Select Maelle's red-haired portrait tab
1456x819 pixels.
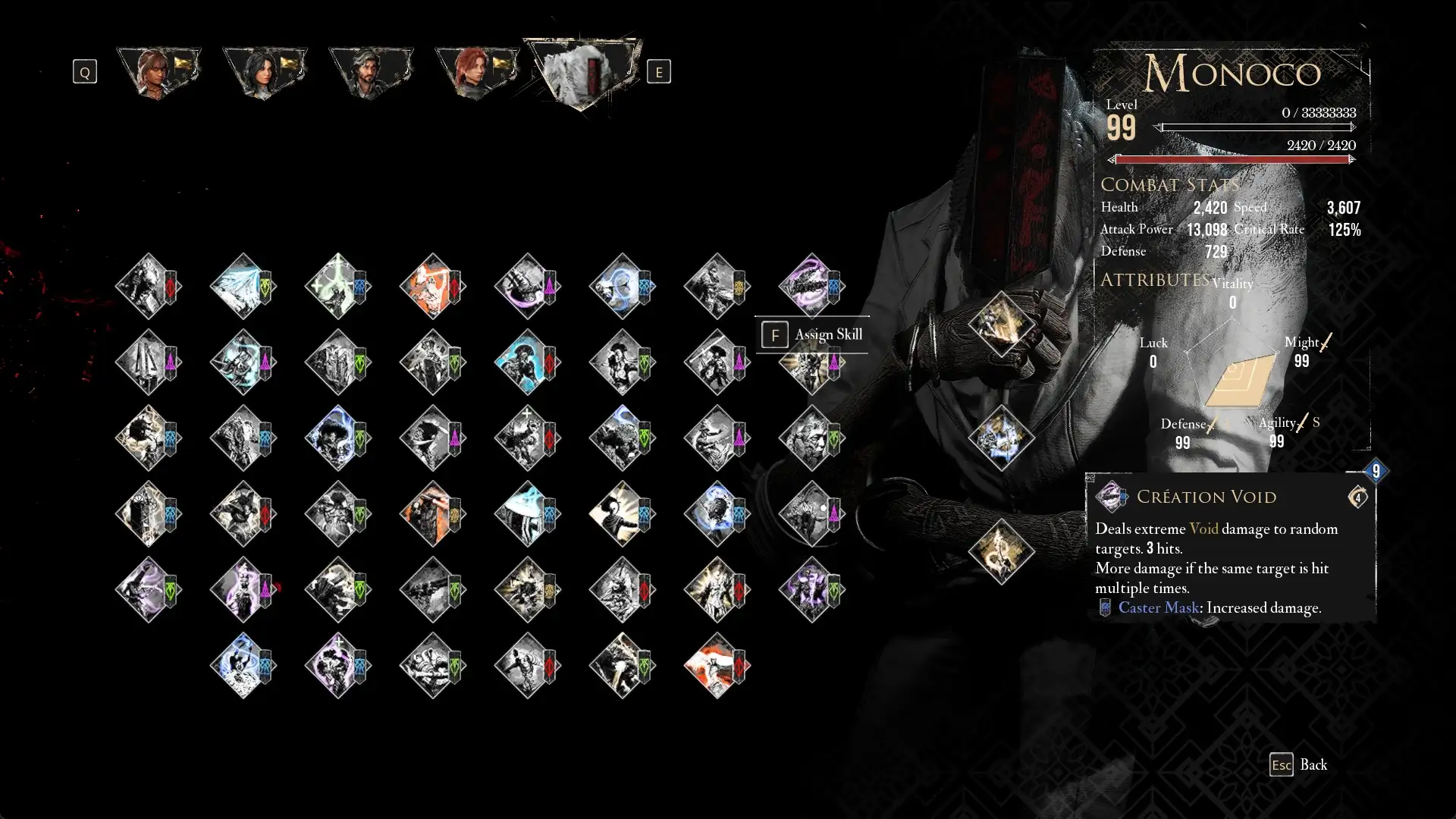pyautogui.click(x=477, y=72)
